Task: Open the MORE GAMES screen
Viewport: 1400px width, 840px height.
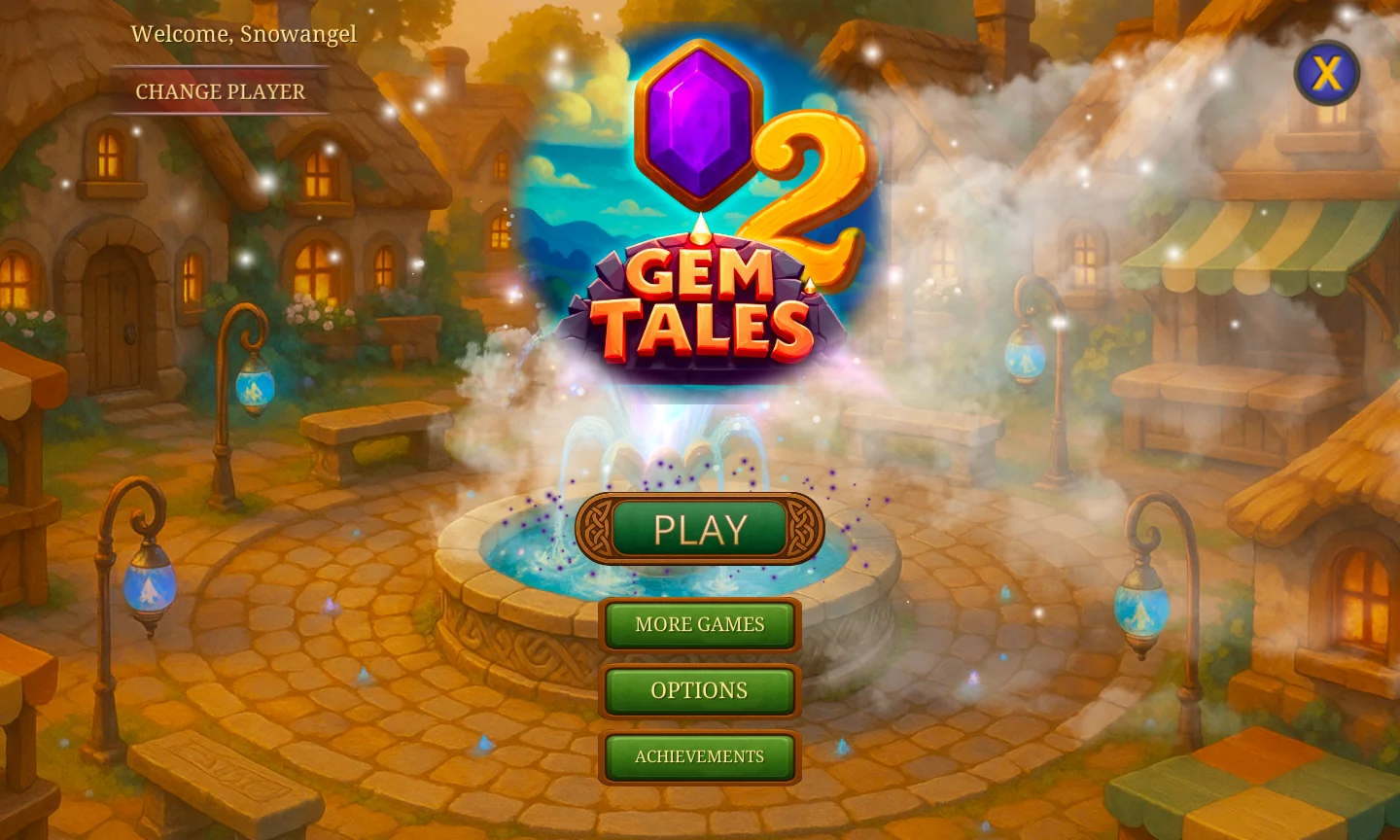Action: 699,624
